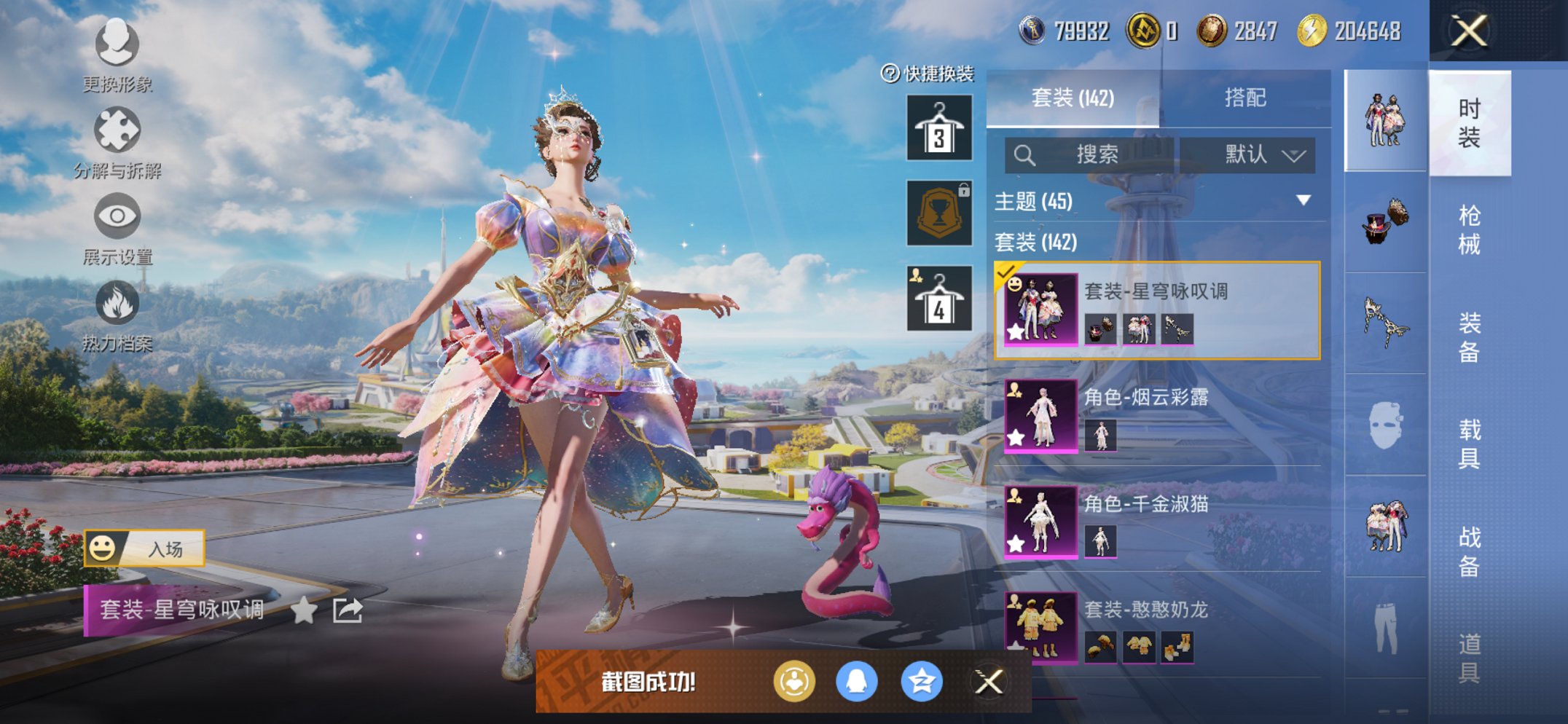Select quick outfit hanger slot 3
The height and width of the screenshot is (724, 1568).
pos(939,128)
